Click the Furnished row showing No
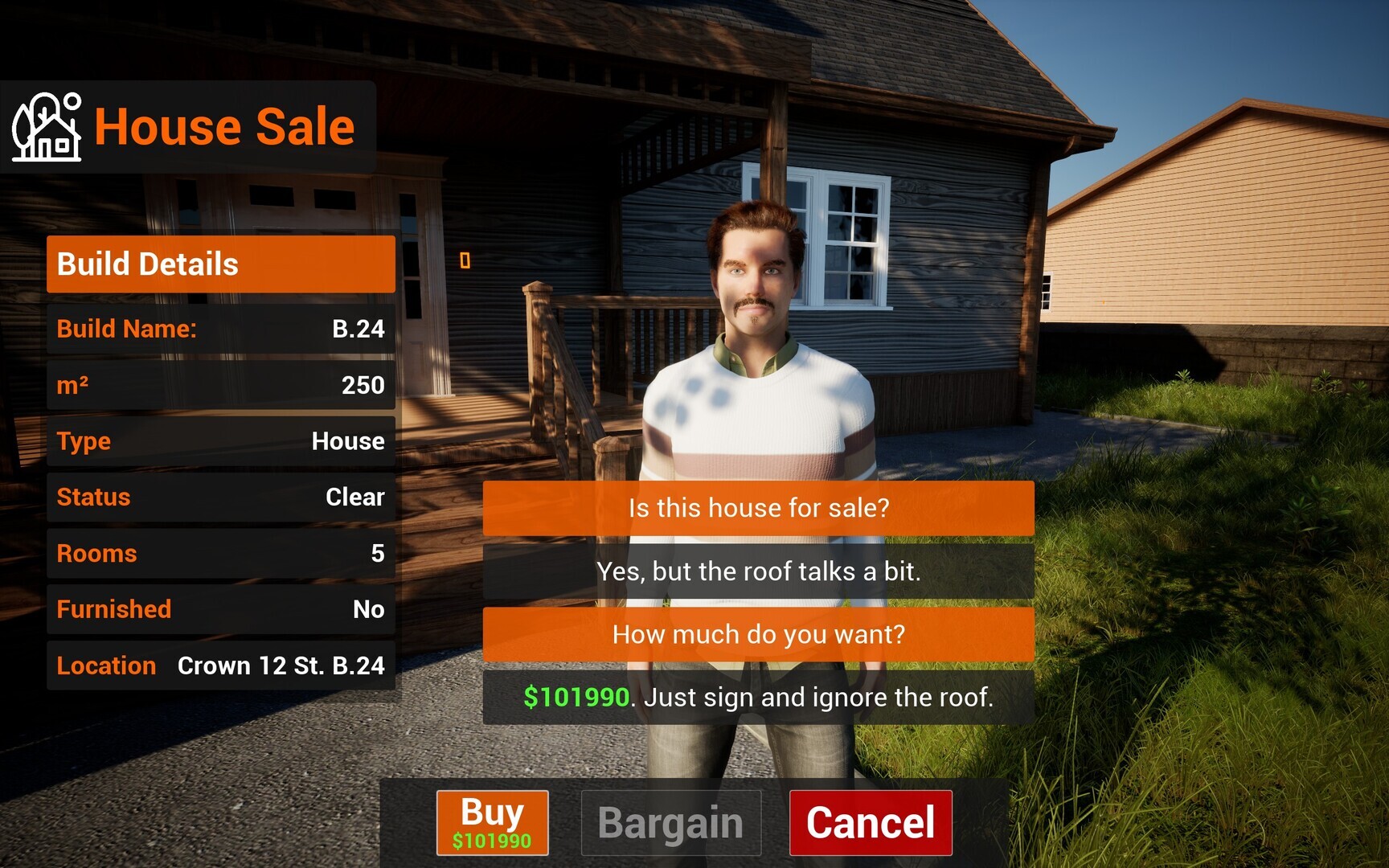The image size is (1389, 868). tap(220, 610)
